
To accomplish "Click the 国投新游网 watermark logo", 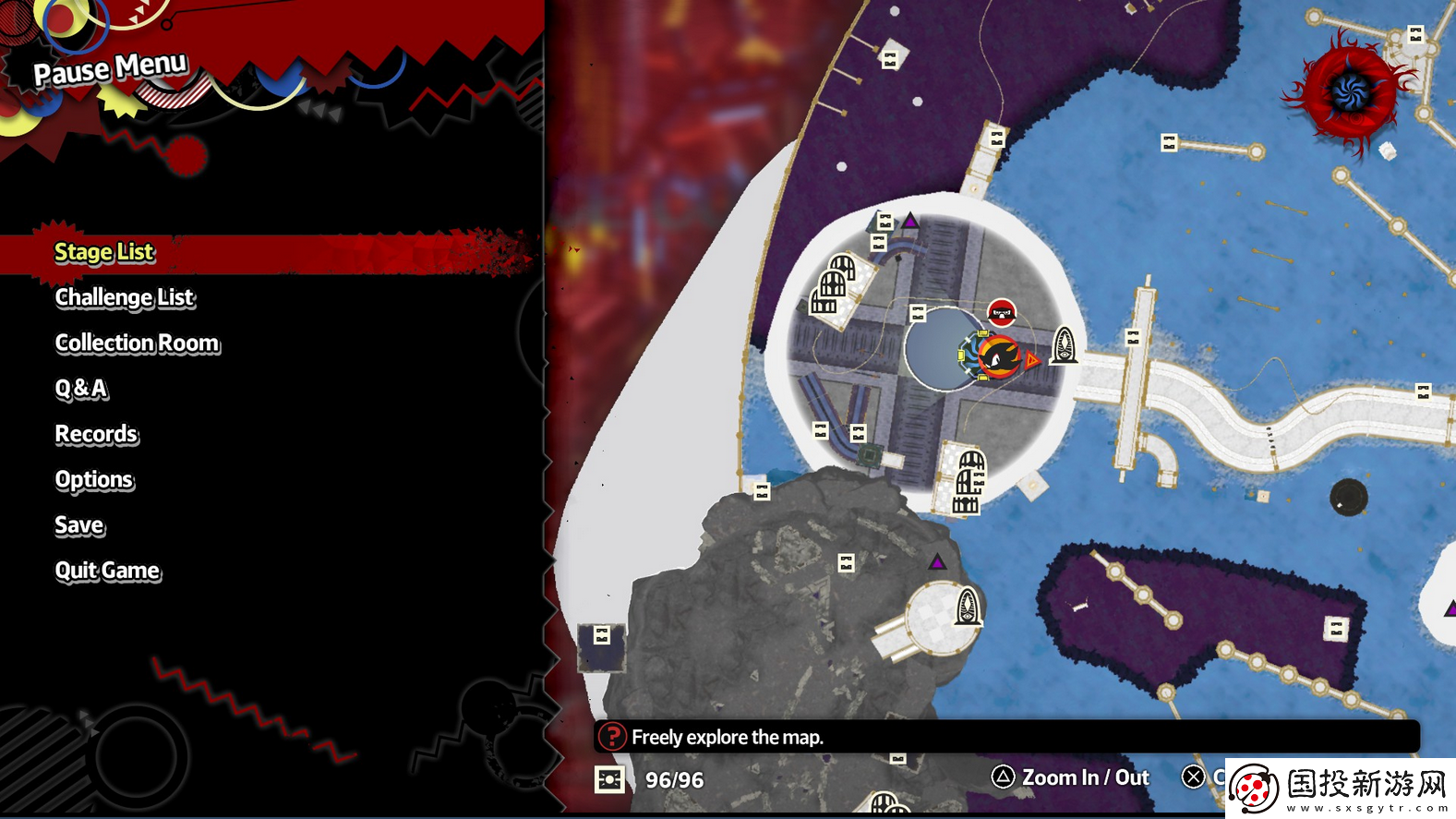I will (1341, 788).
